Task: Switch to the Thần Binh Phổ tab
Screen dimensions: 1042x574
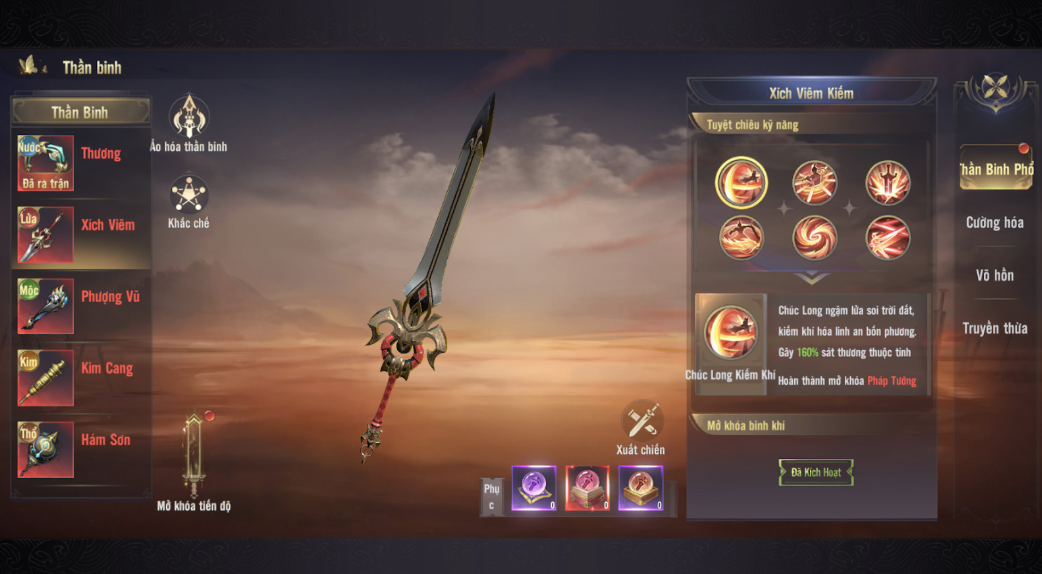Action: point(995,169)
